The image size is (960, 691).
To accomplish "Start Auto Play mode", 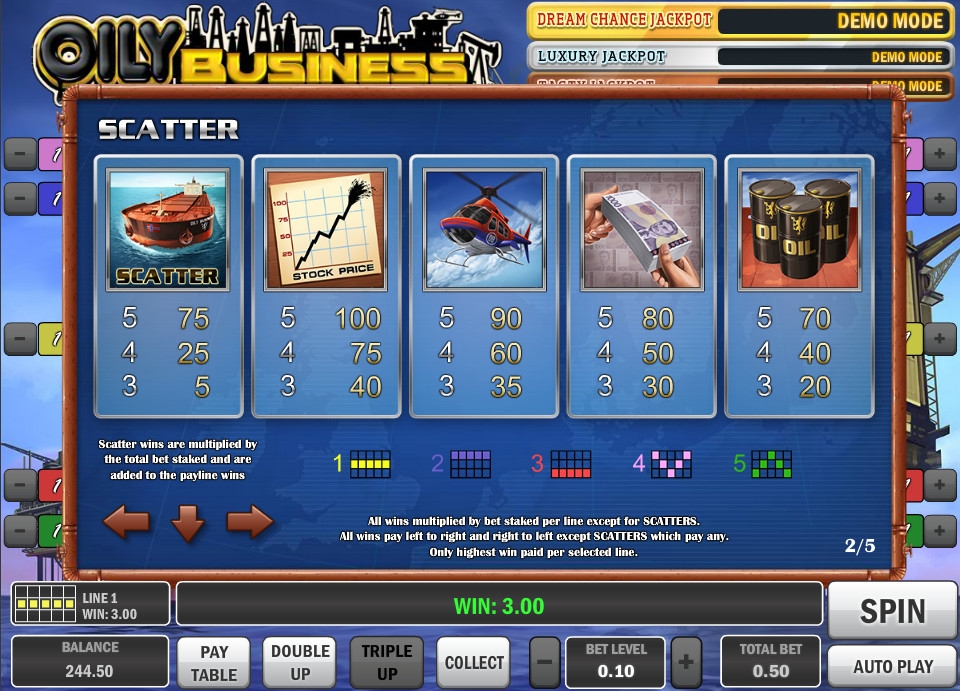I will pyautogui.click(x=892, y=666).
